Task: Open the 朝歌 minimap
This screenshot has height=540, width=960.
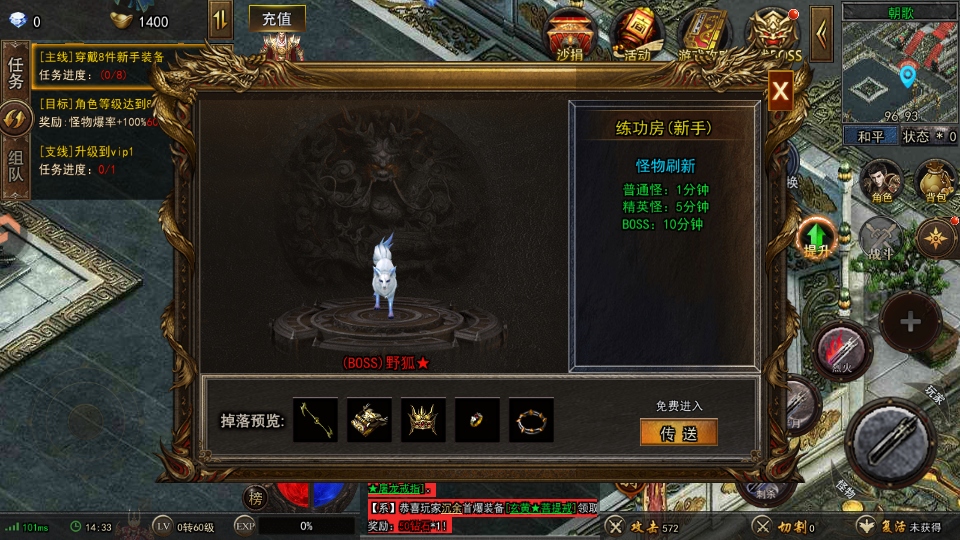Action: click(x=900, y=66)
